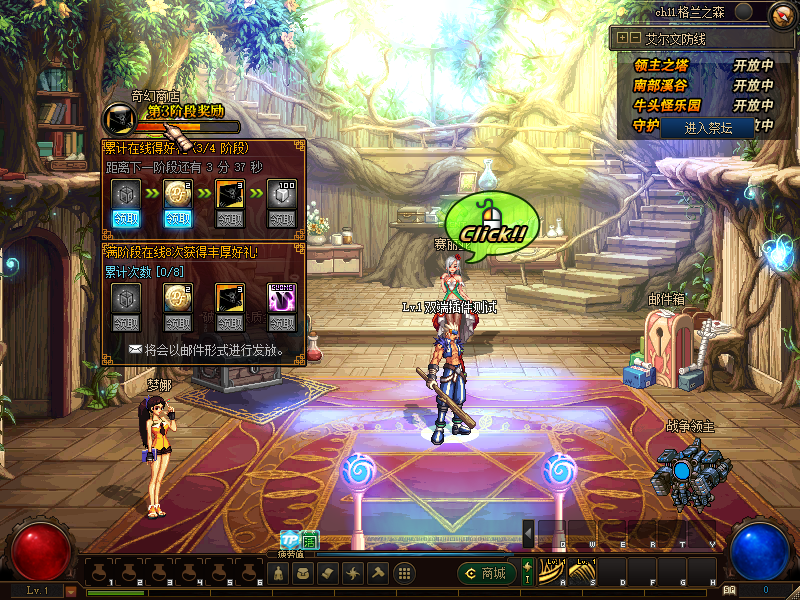The width and height of the screenshot is (800, 600).
Task: Select the 南部溪谷 dungeon entry
Action: click(x=661, y=85)
